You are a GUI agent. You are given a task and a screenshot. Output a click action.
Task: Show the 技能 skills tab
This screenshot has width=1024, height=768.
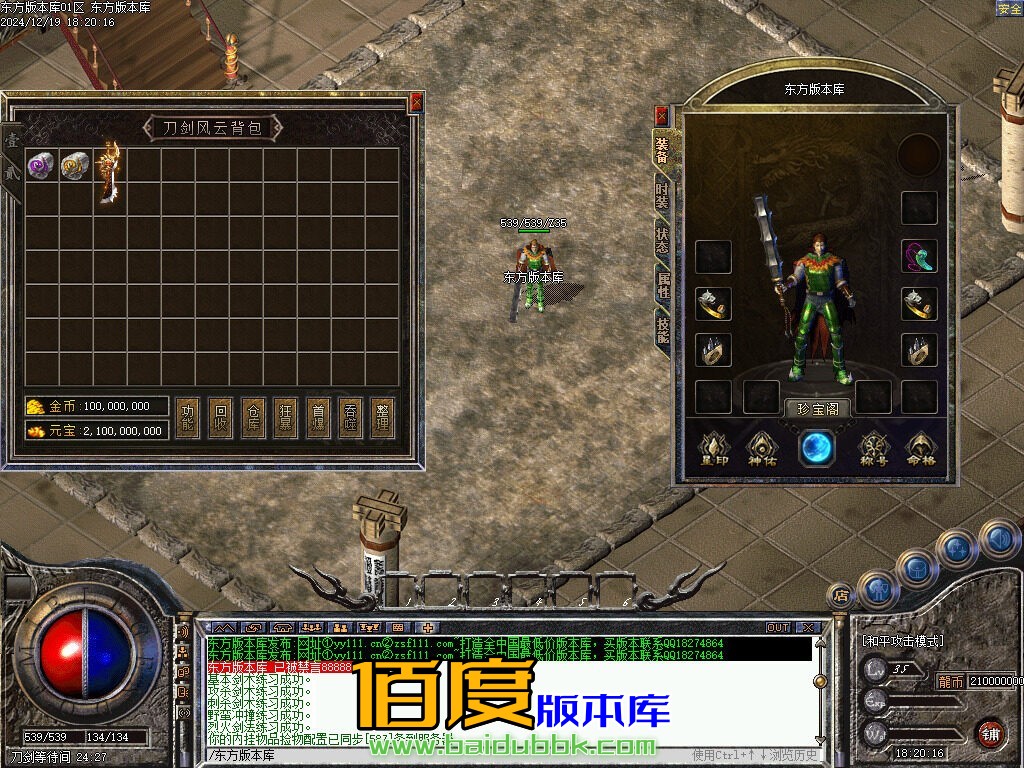tap(663, 330)
